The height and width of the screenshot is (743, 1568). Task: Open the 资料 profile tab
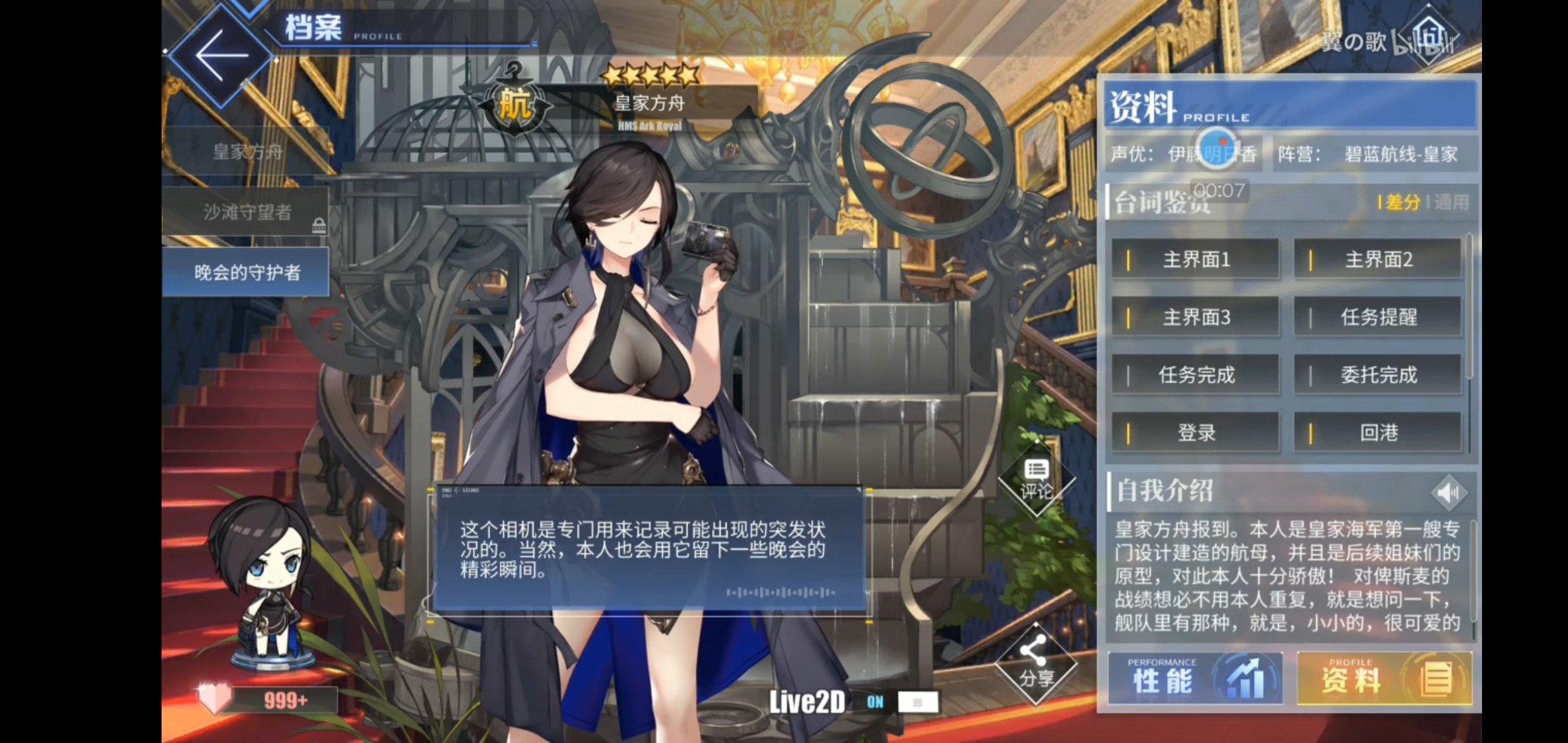(1384, 679)
